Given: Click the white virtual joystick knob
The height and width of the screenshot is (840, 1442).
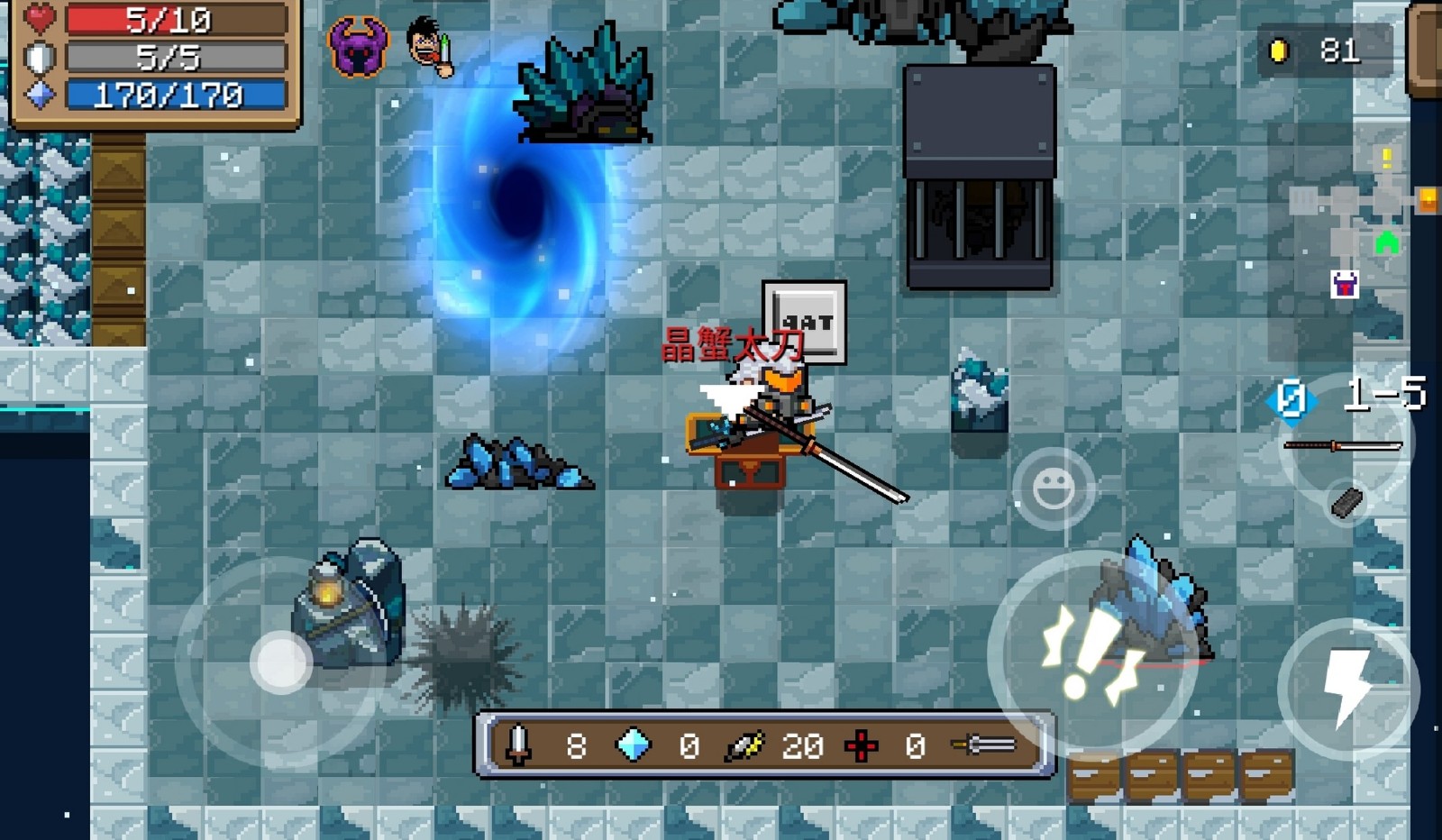Looking at the screenshot, I should 281,662.
